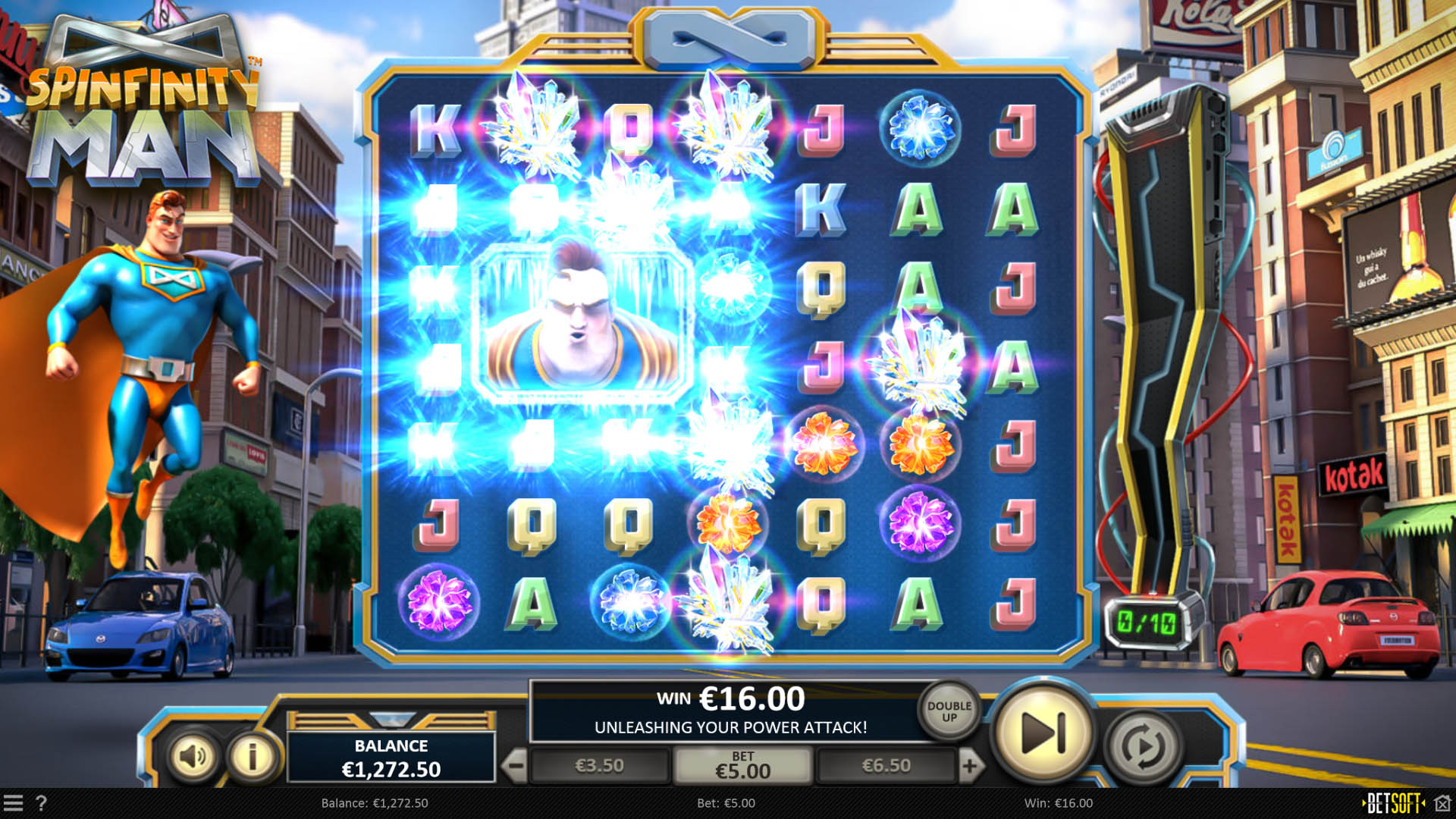Increase the bet with the plus arrow
1456x819 pixels.
pos(970,766)
